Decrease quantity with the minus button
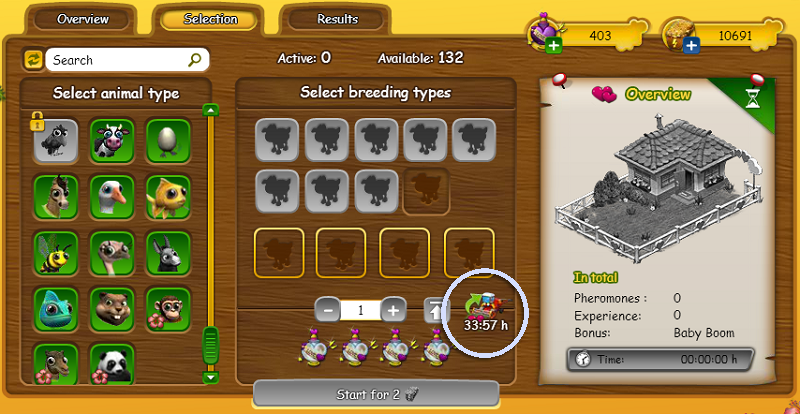The image size is (800, 414). tap(328, 309)
